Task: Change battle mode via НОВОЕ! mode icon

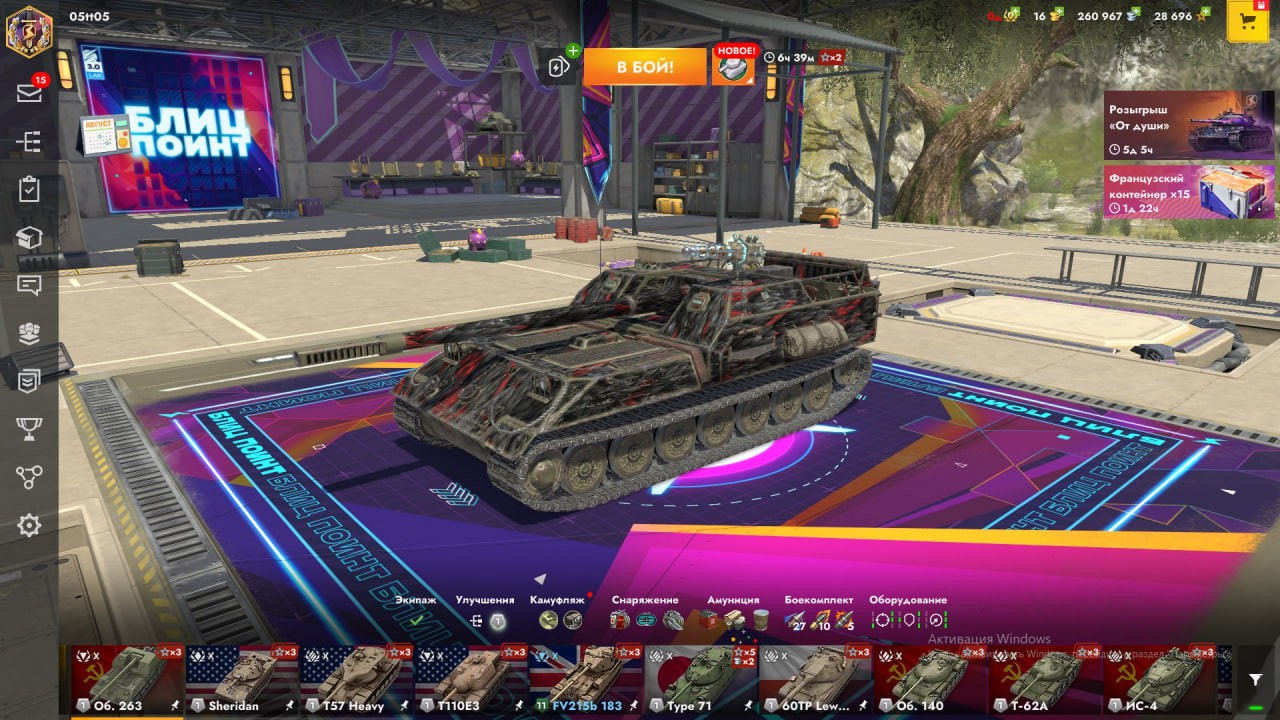Action: pos(733,67)
